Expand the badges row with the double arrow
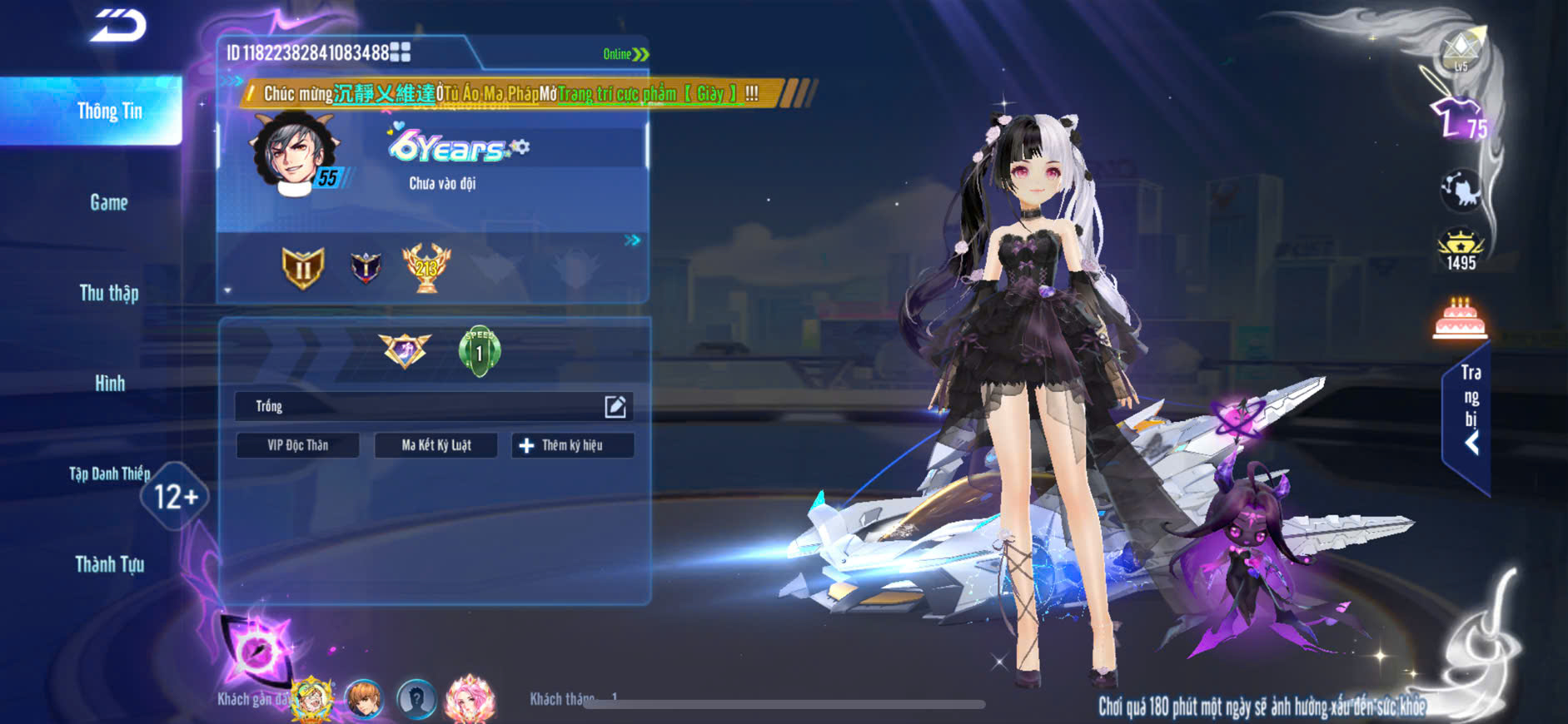 pyautogui.click(x=633, y=241)
